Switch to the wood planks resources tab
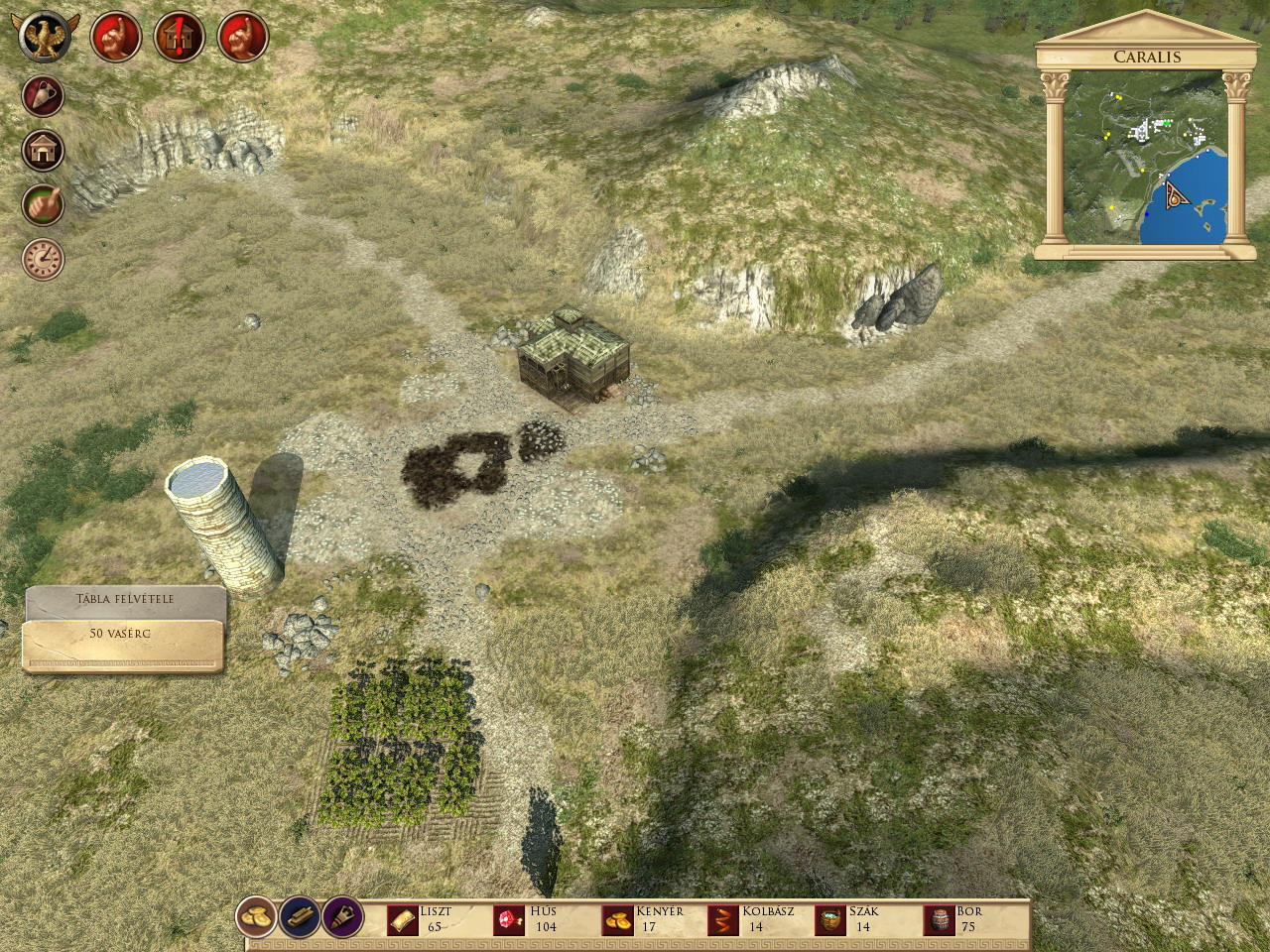1270x952 pixels. point(300,917)
